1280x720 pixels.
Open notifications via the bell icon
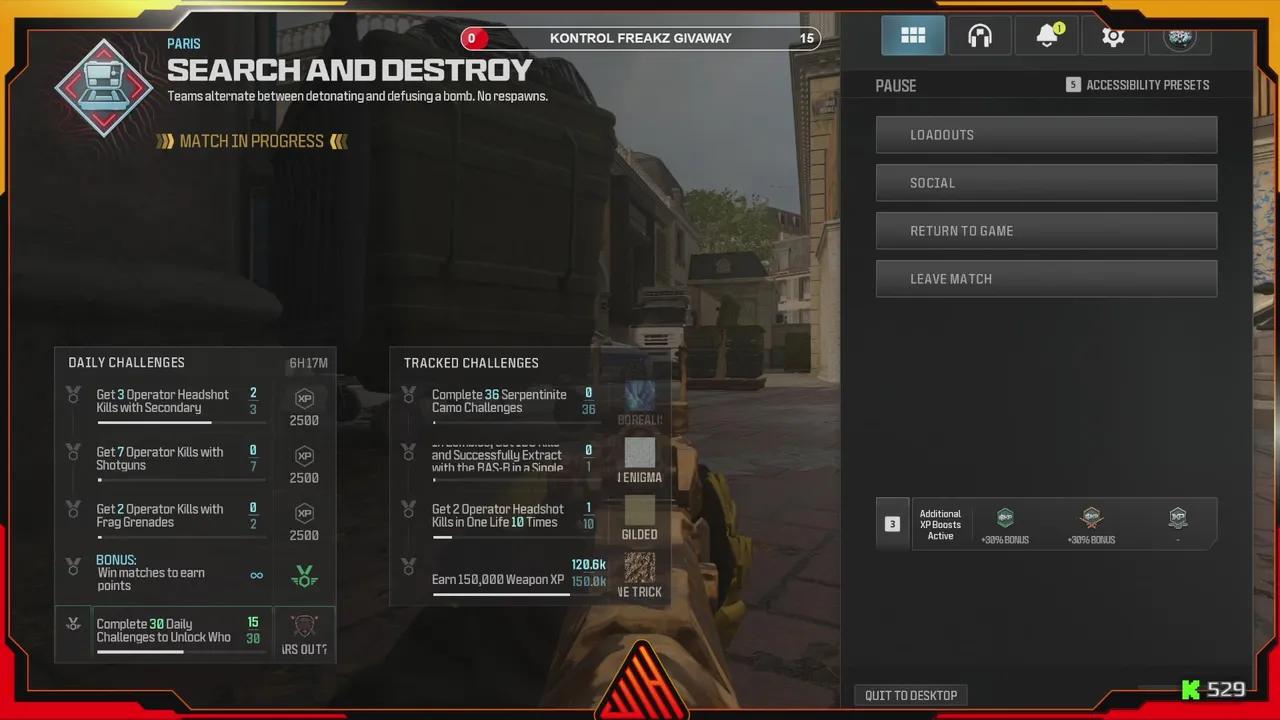(x=1046, y=35)
